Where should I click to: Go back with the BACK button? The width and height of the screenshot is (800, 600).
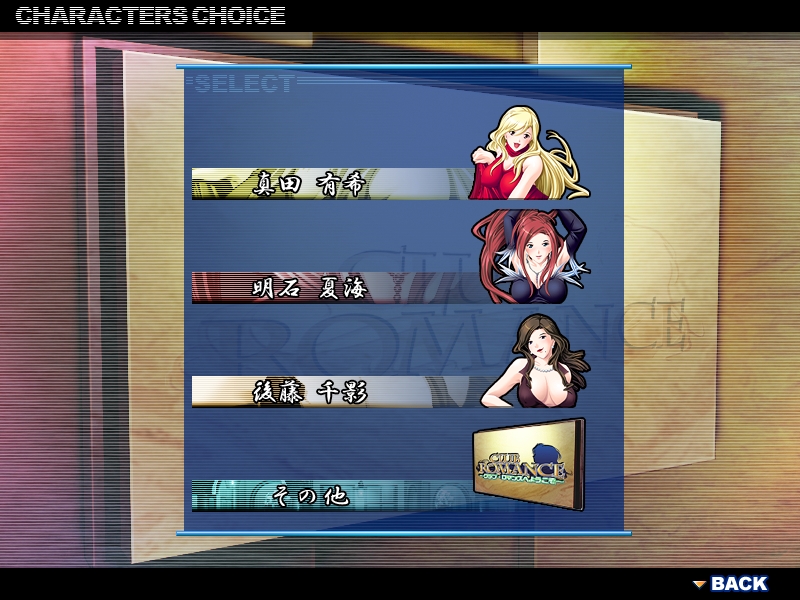click(731, 583)
